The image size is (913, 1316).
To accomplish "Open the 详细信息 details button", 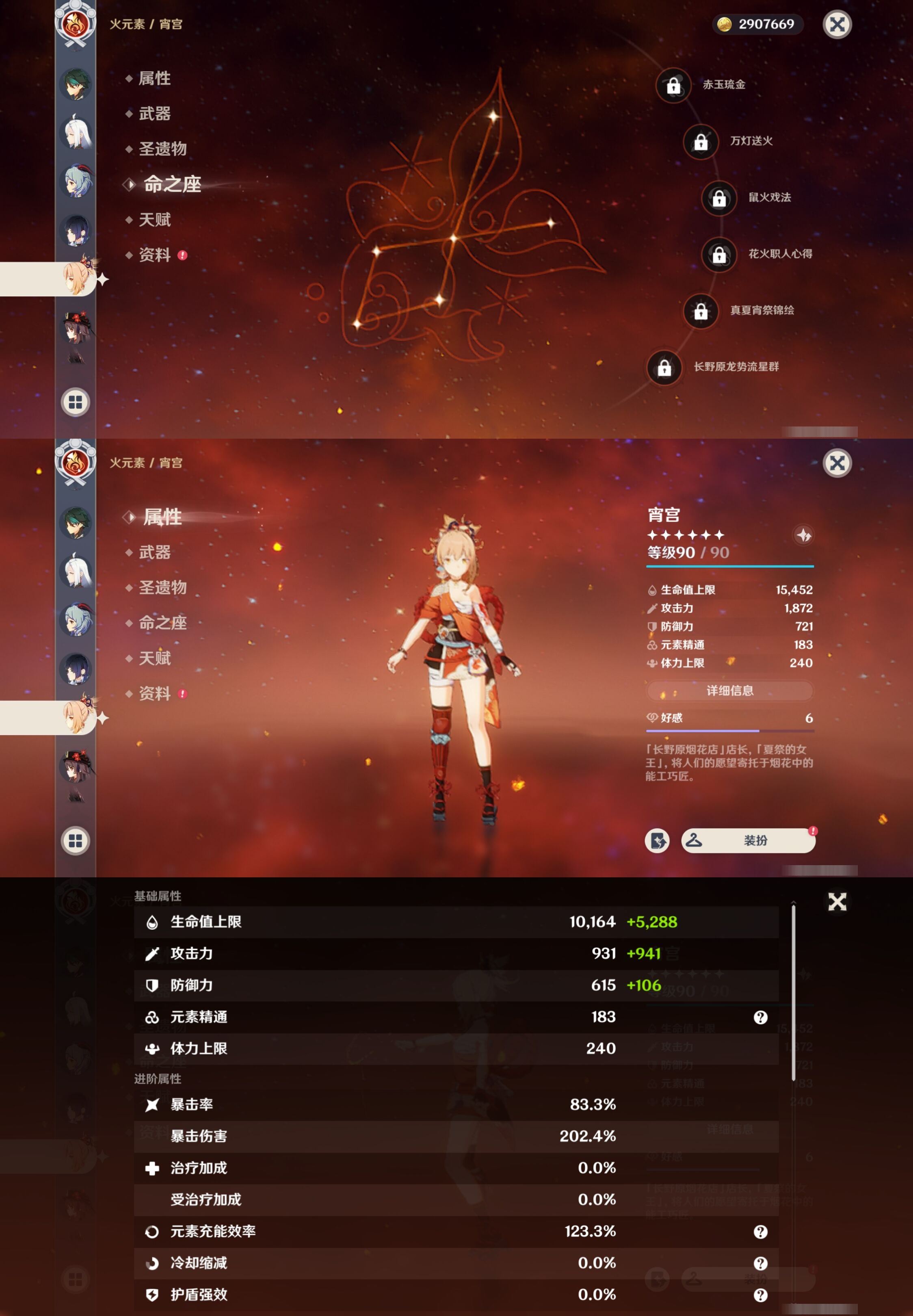I will click(729, 690).
